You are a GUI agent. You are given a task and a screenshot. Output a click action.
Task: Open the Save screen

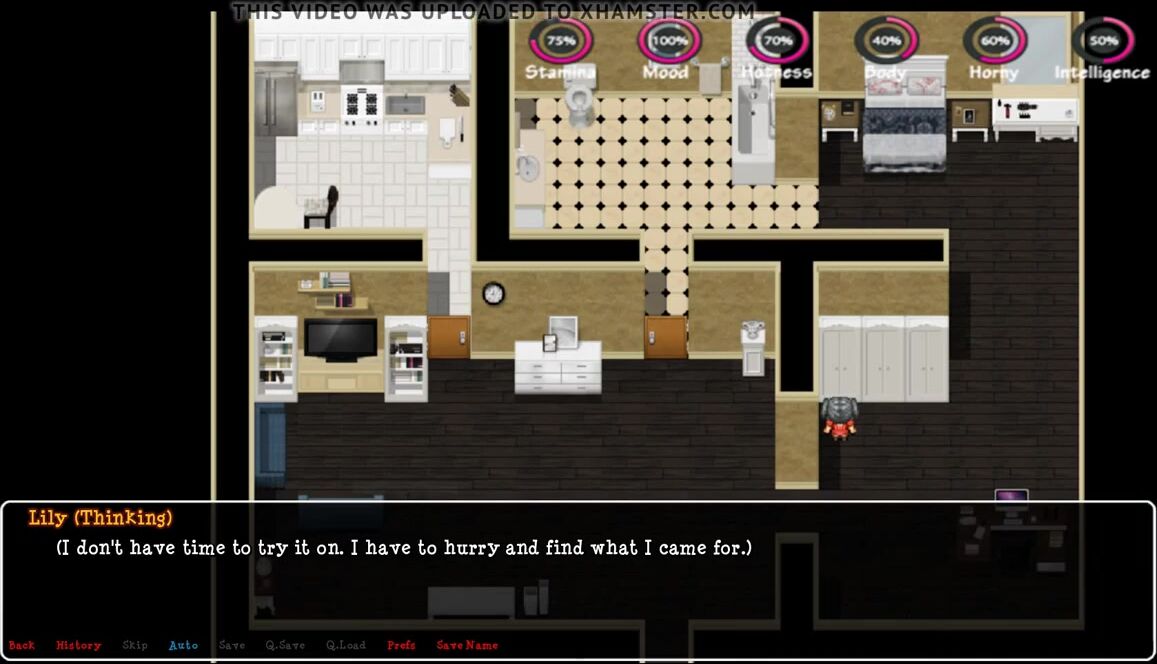(x=231, y=645)
